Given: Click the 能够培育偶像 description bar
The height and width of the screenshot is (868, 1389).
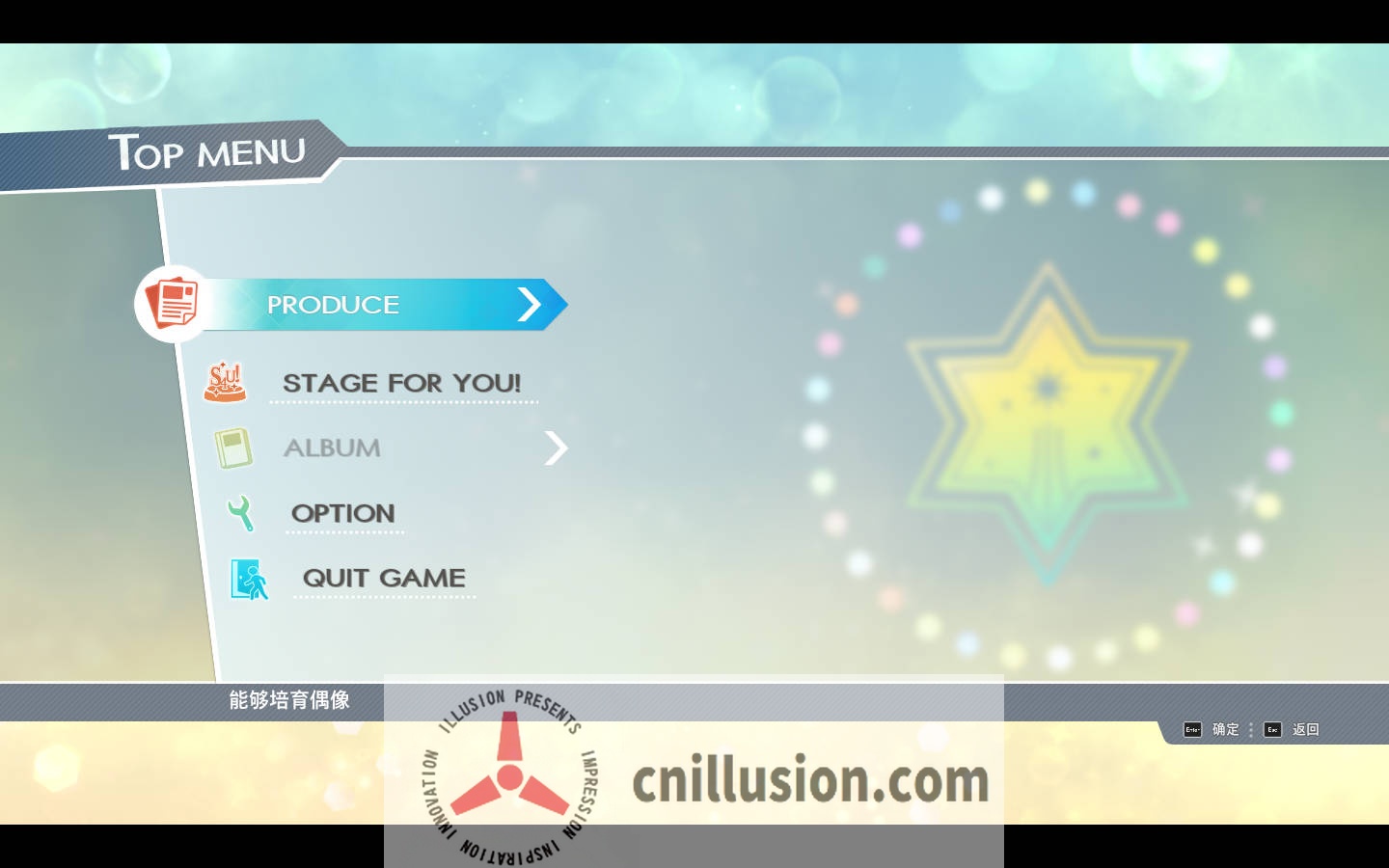Looking at the screenshot, I should (289, 701).
